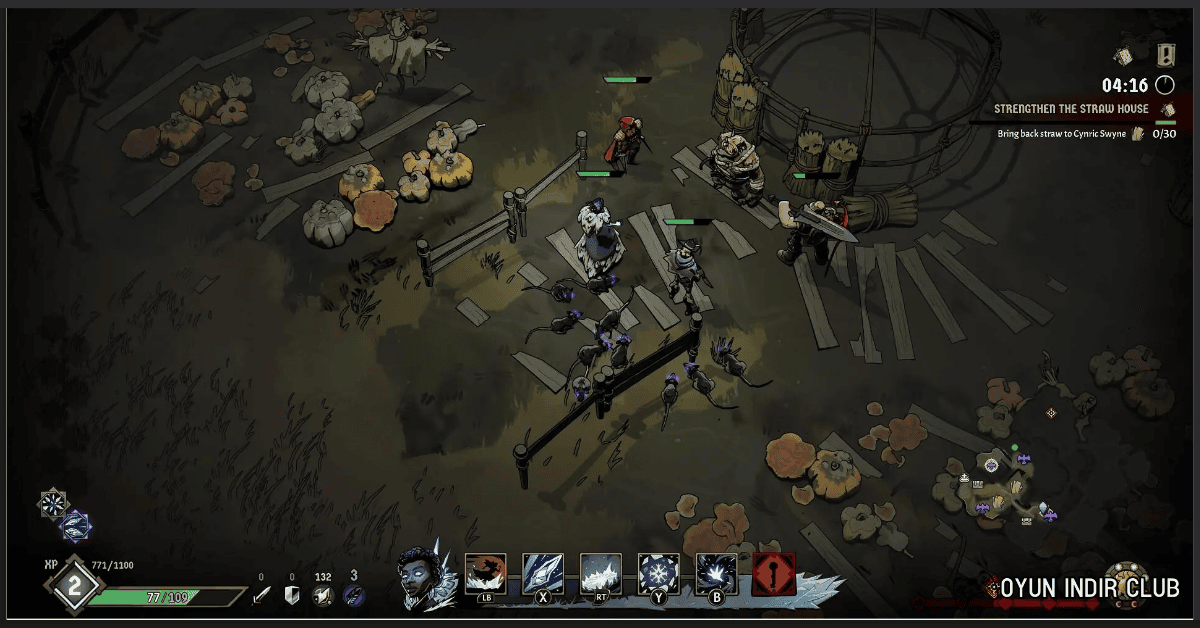Click the round ornate emblem in bottom corner

point(1124,583)
